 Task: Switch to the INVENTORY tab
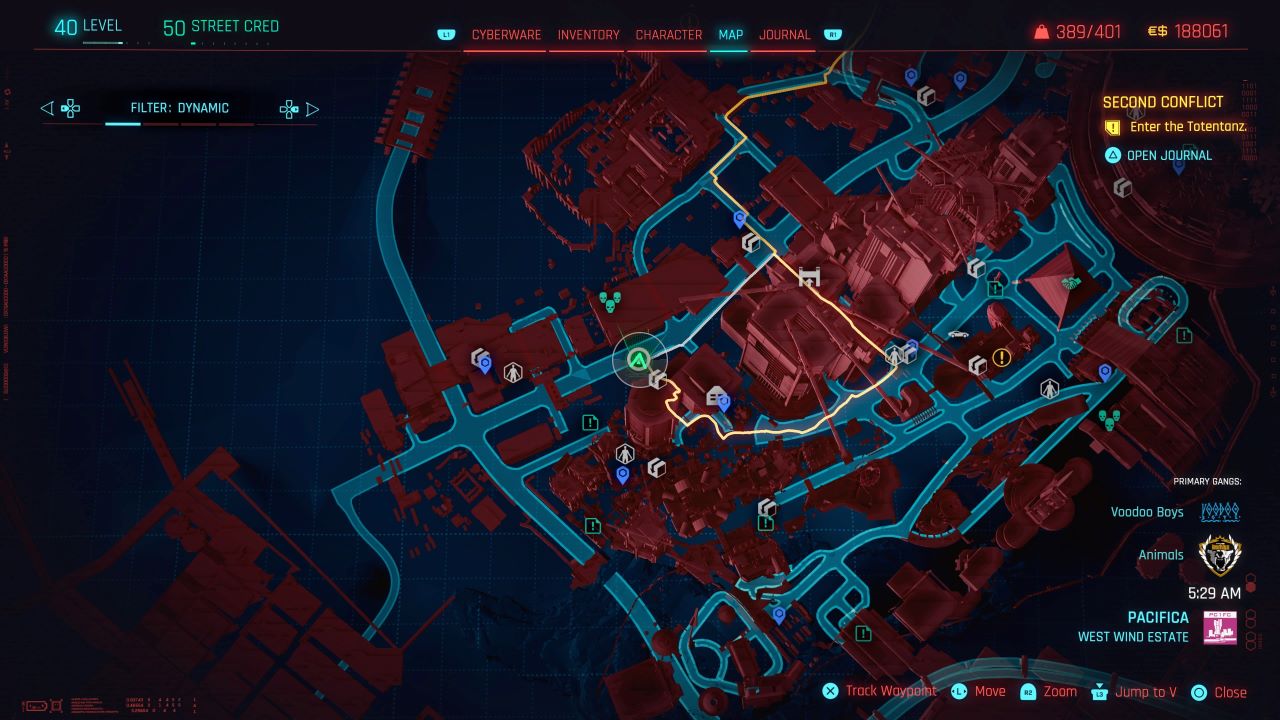pyautogui.click(x=587, y=34)
